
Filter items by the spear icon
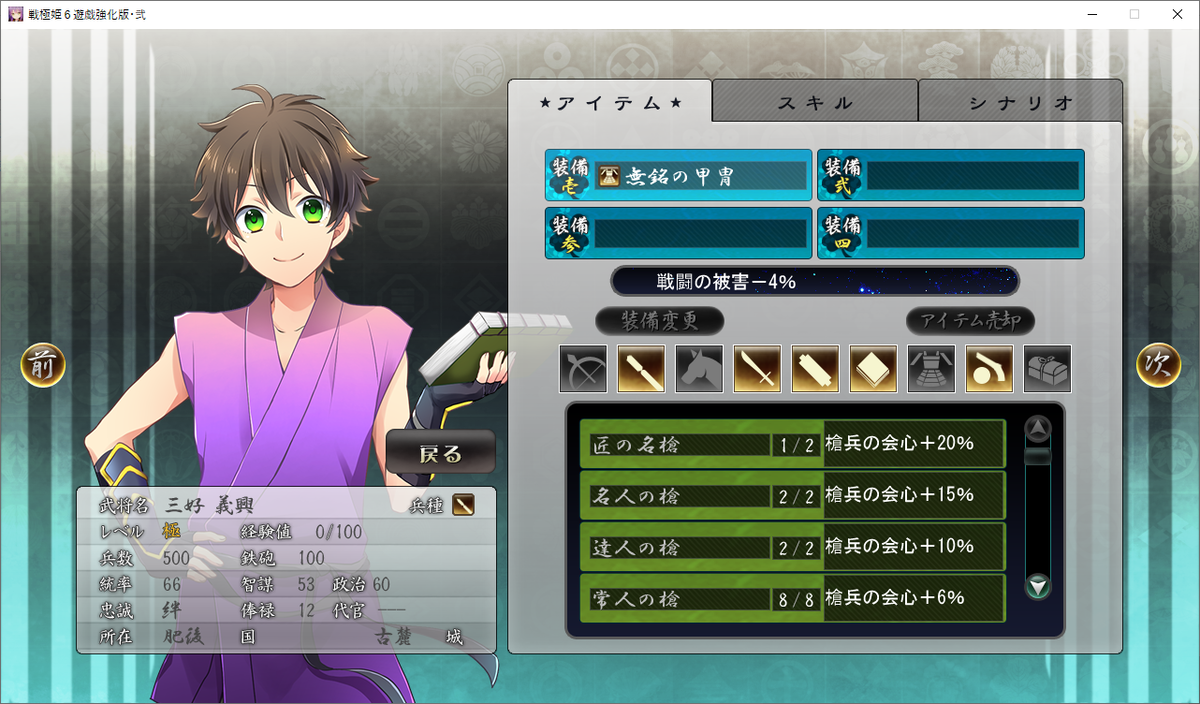coord(642,368)
